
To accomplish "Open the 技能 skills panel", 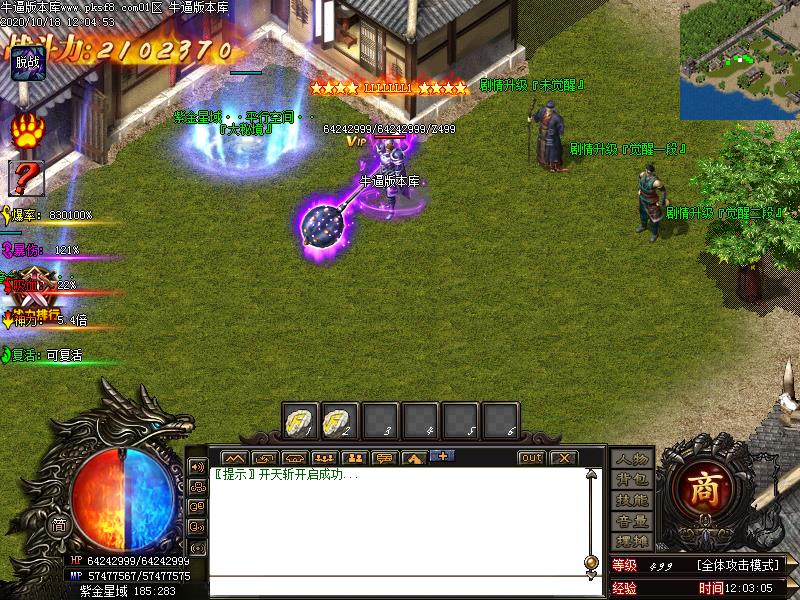I will click(632, 499).
